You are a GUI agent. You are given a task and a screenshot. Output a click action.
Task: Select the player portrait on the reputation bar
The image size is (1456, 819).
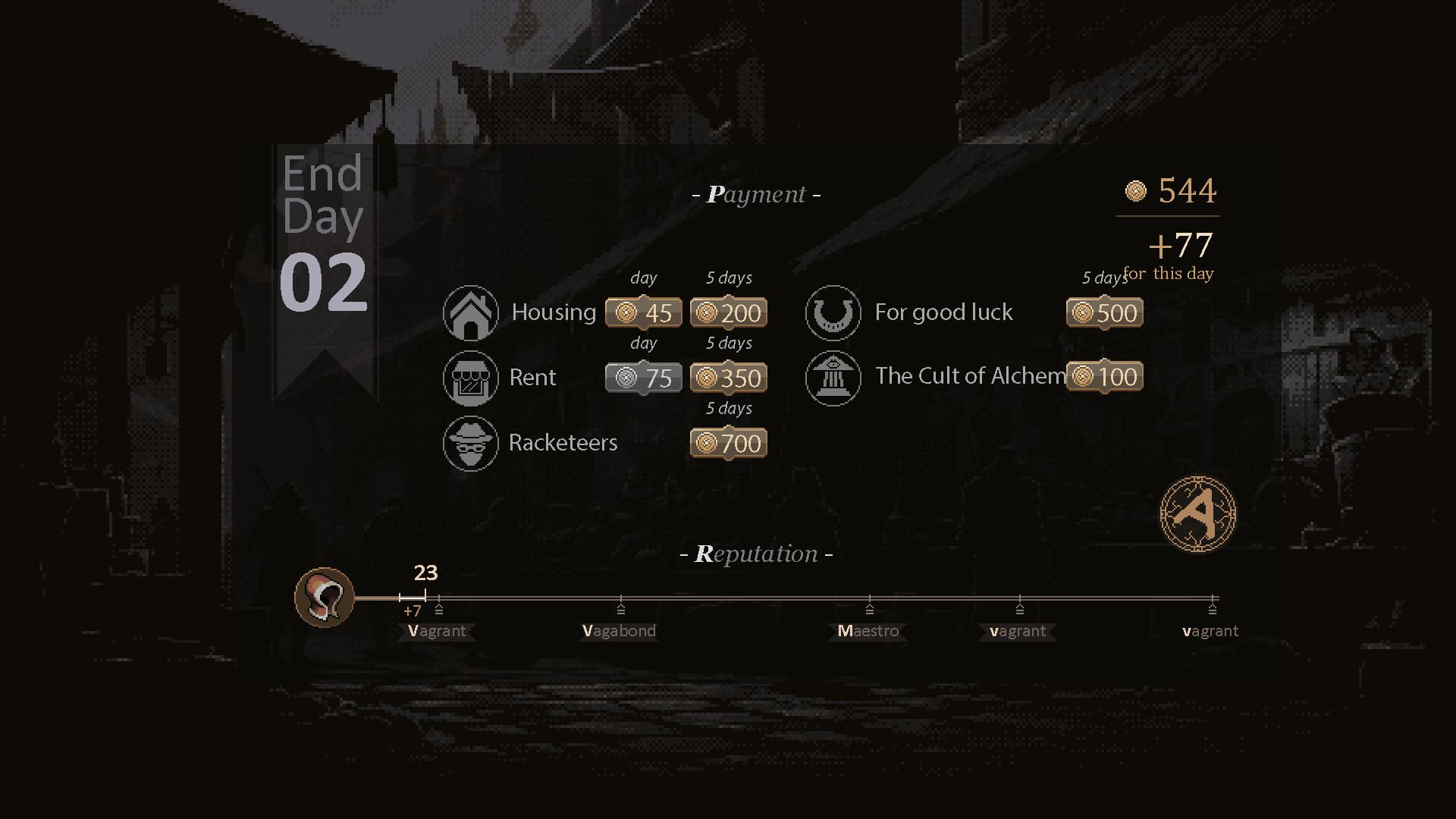(325, 598)
